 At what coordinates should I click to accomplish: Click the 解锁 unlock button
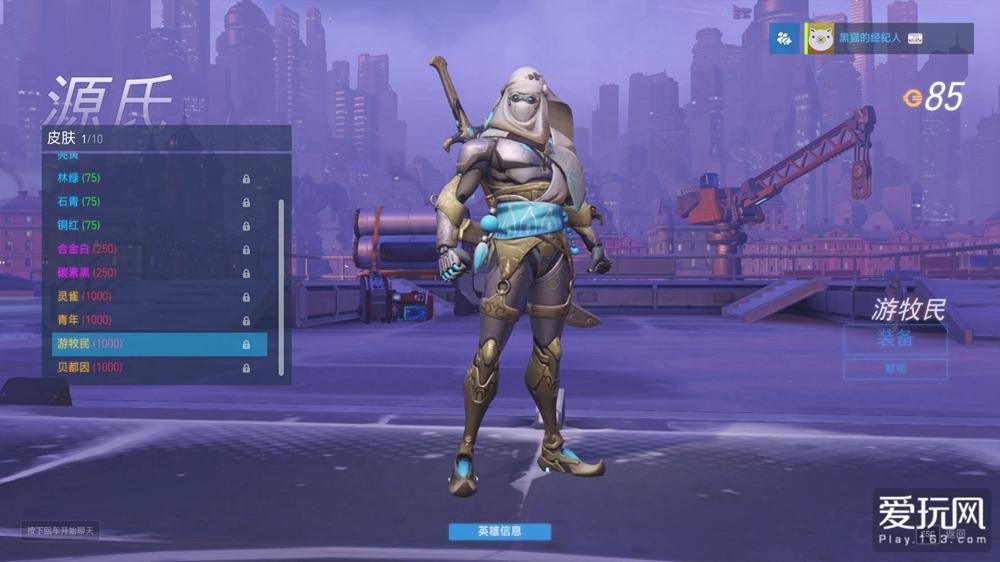click(x=894, y=369)
